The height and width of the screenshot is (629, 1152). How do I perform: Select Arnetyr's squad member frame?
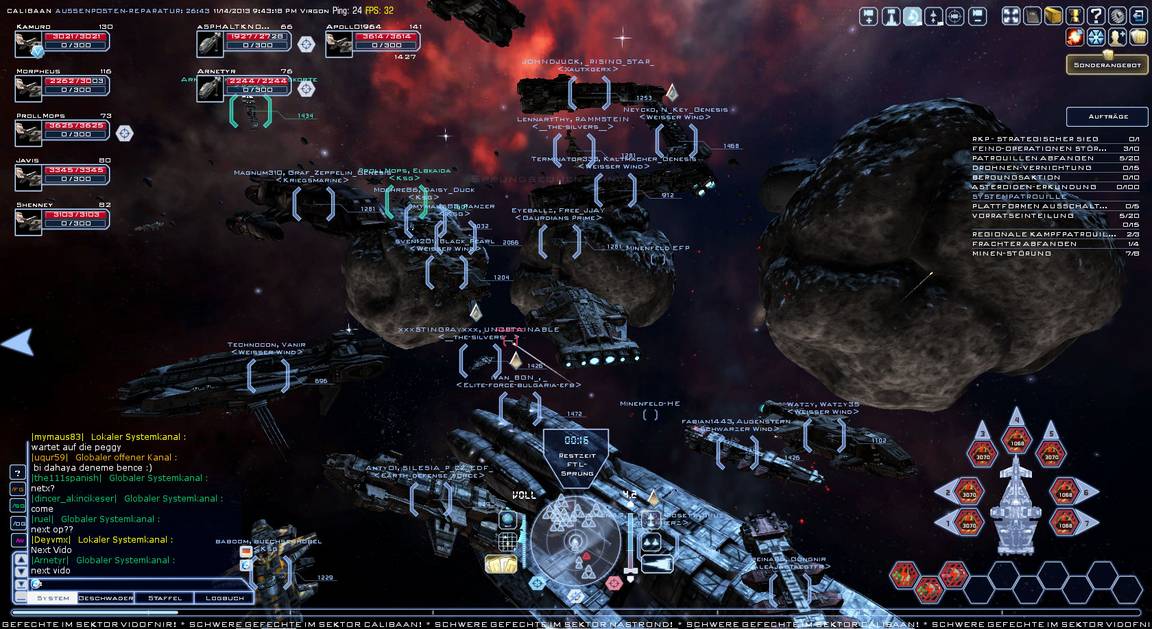pos(244,87)
